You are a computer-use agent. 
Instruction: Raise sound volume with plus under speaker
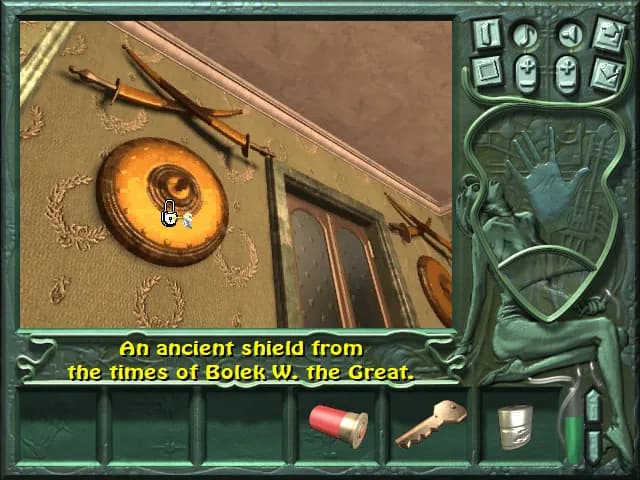tap(568, 64)
